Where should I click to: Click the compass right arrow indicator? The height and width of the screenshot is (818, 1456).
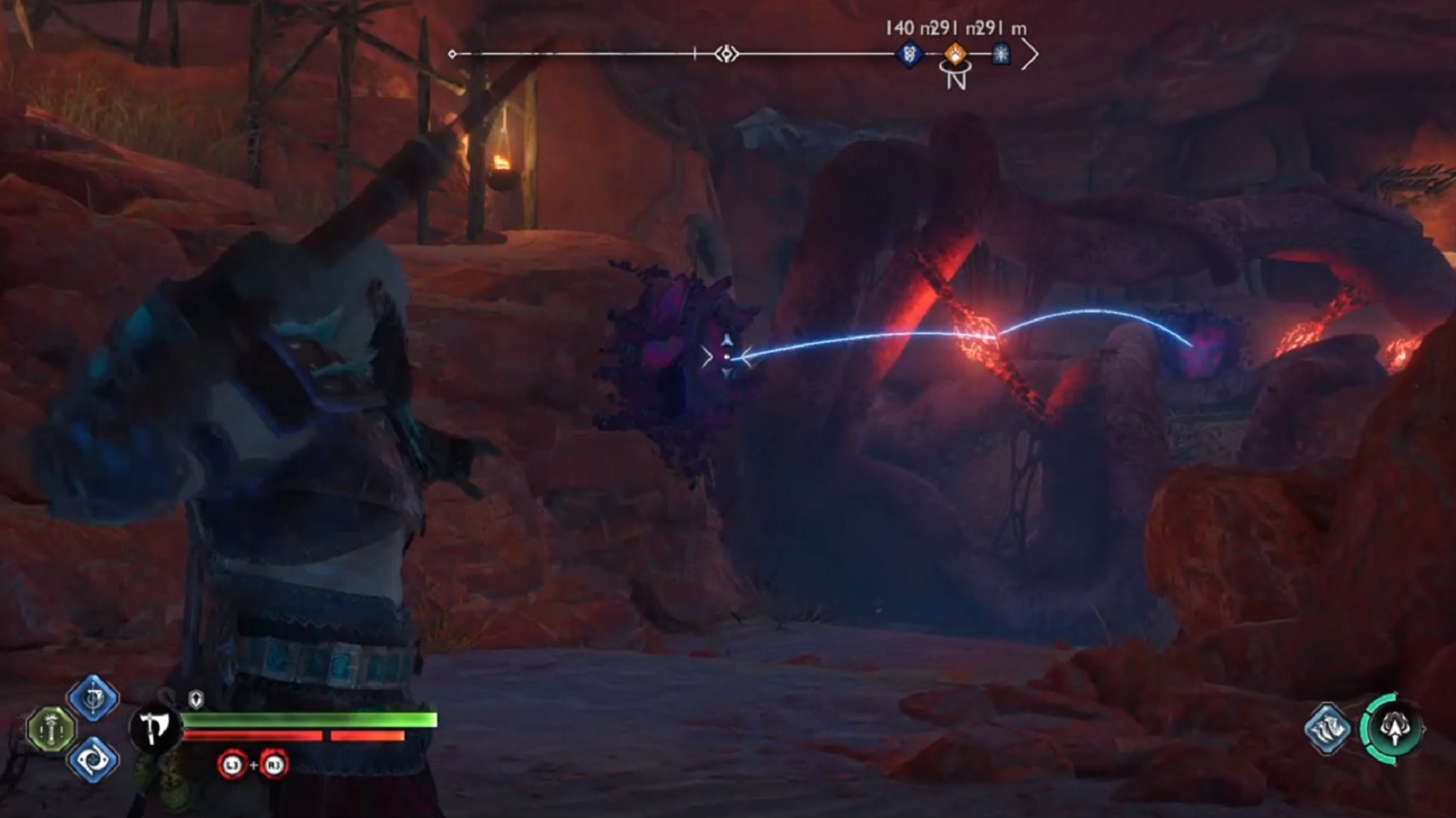[x=1029, y=54]
